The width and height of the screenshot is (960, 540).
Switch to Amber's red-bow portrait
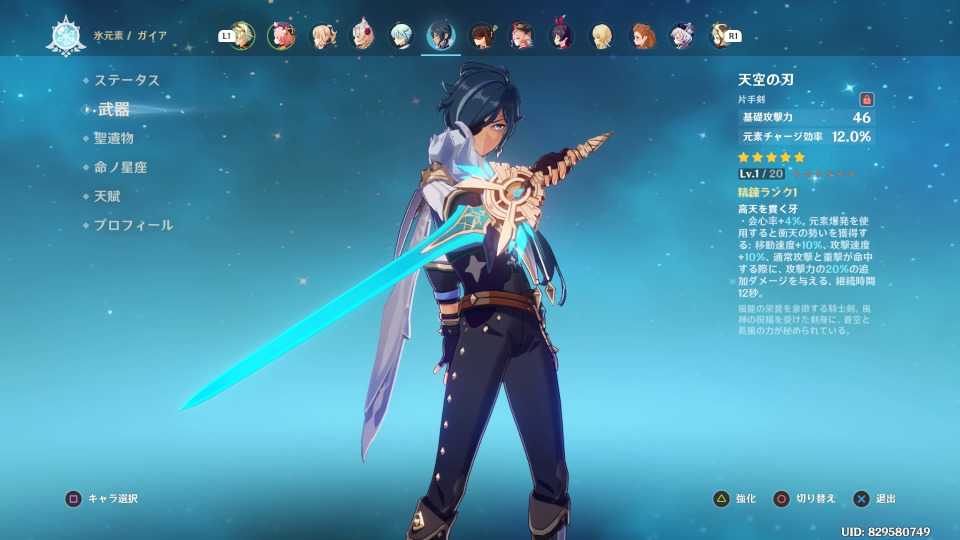pyautogui.click(x=561, y=36)
